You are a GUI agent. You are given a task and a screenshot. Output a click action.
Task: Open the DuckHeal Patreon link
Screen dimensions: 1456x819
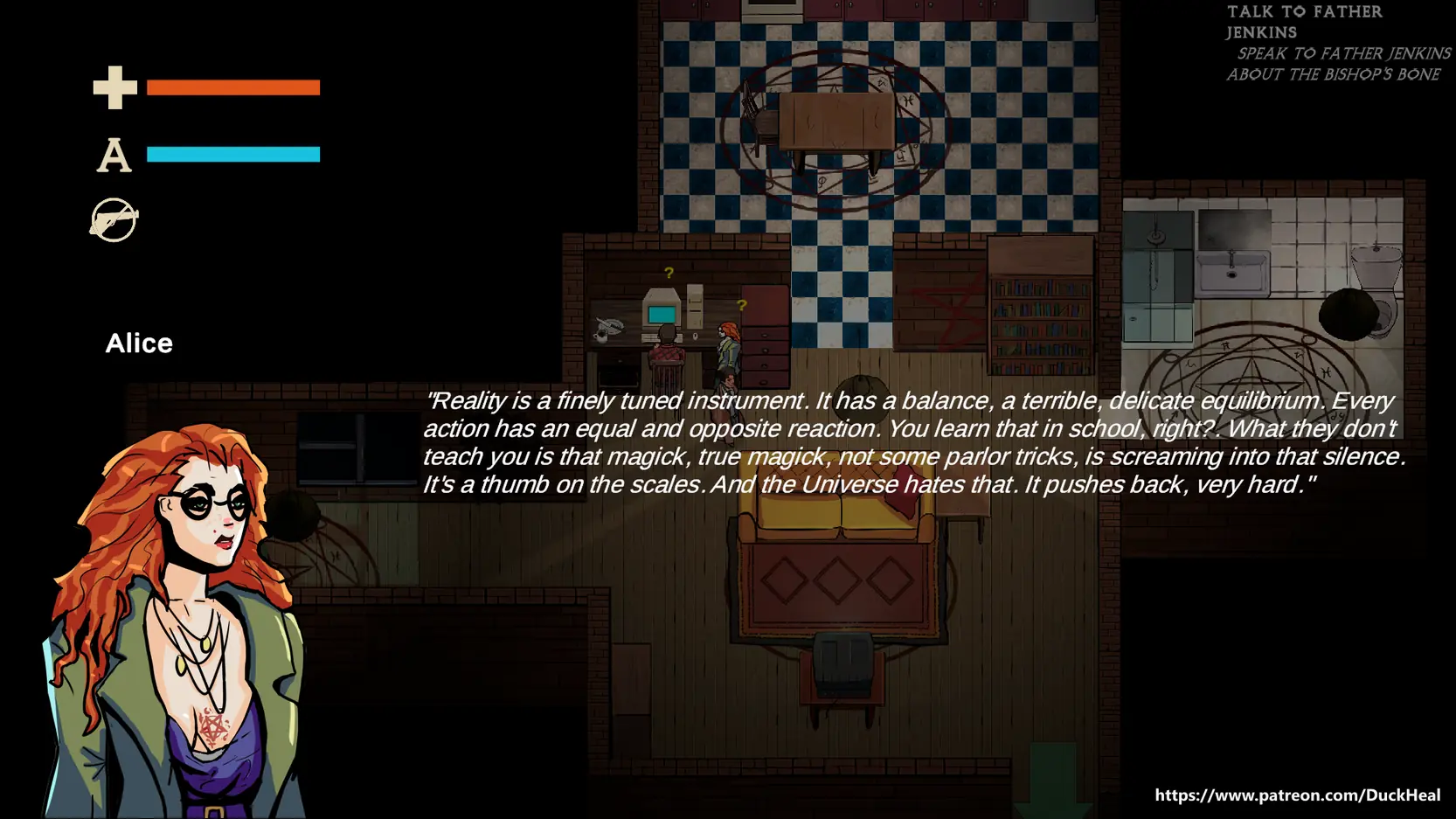[x=1297, y=795]
